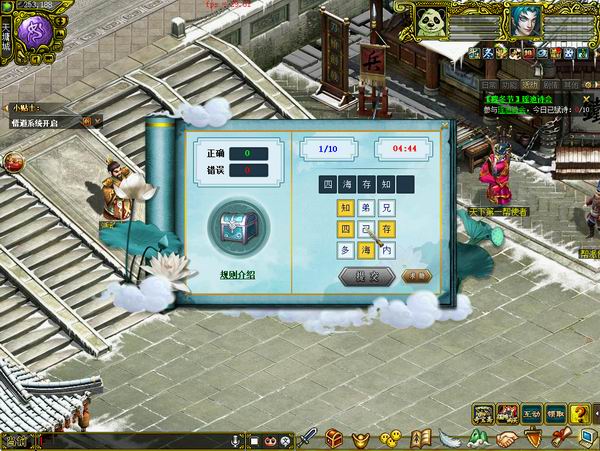Open the 规则介绍 rules link
The image size is (600, 451).
pos(238,274)
